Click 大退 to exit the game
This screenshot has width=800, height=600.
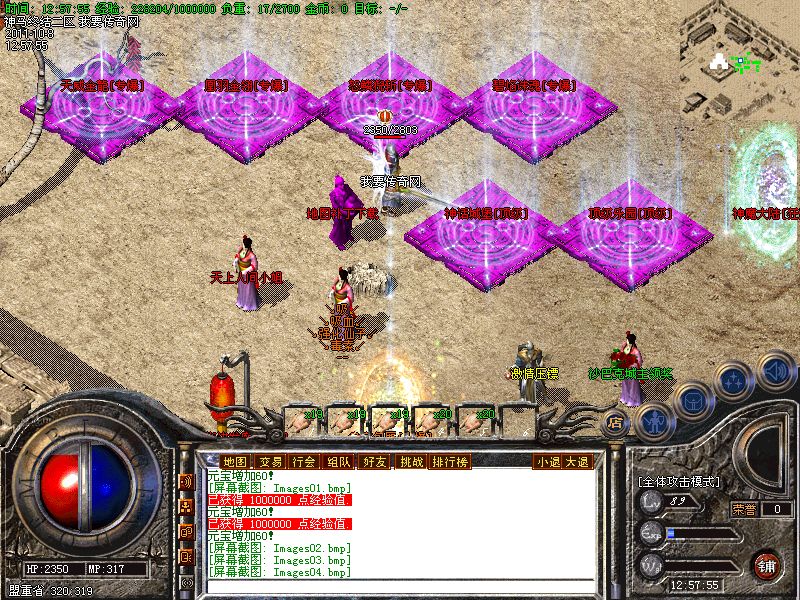point(577,462)
